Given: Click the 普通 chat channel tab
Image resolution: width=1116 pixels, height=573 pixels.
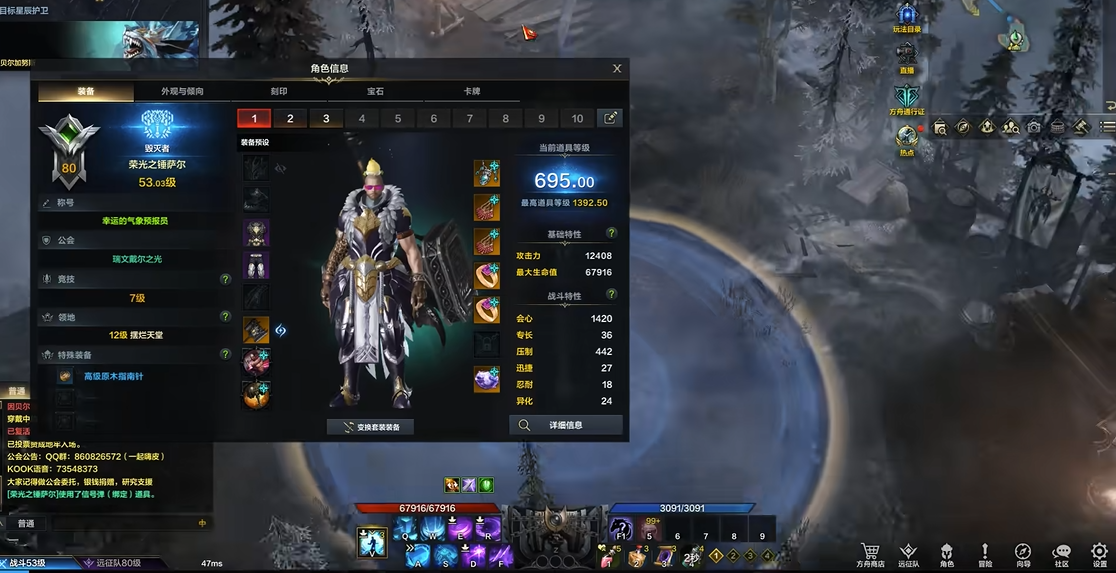Looking at the screenshot, I should click(26, 523).
